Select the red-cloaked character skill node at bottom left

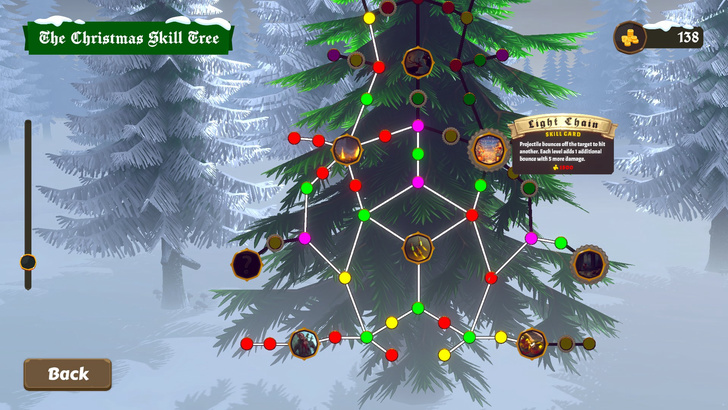click(x=304, y=344)
